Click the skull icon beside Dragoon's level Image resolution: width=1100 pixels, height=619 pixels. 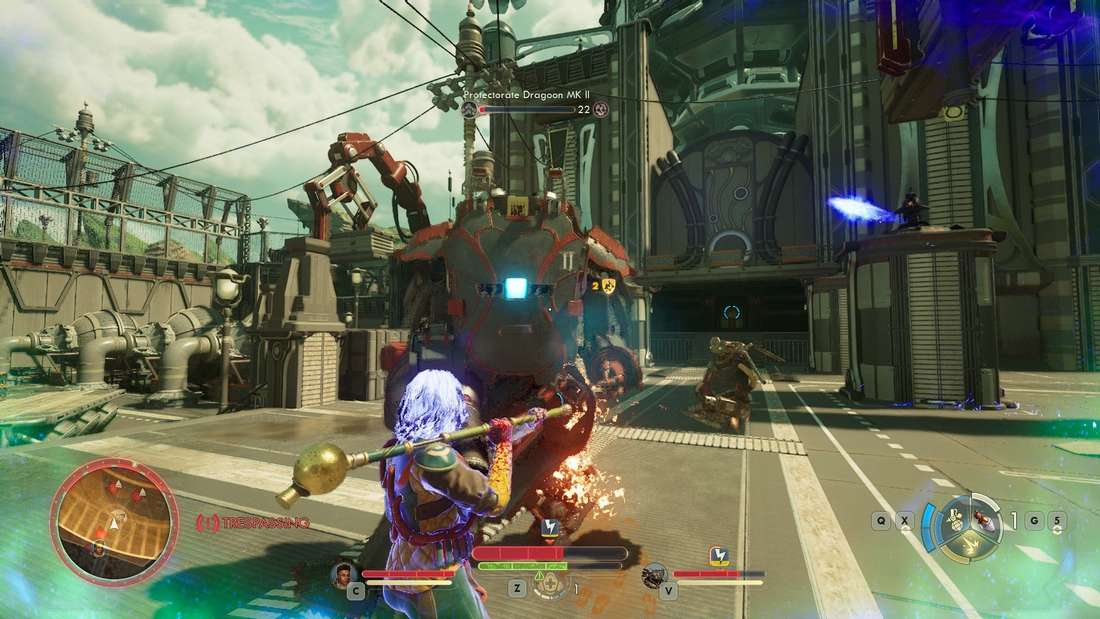[x=601, y=109]
